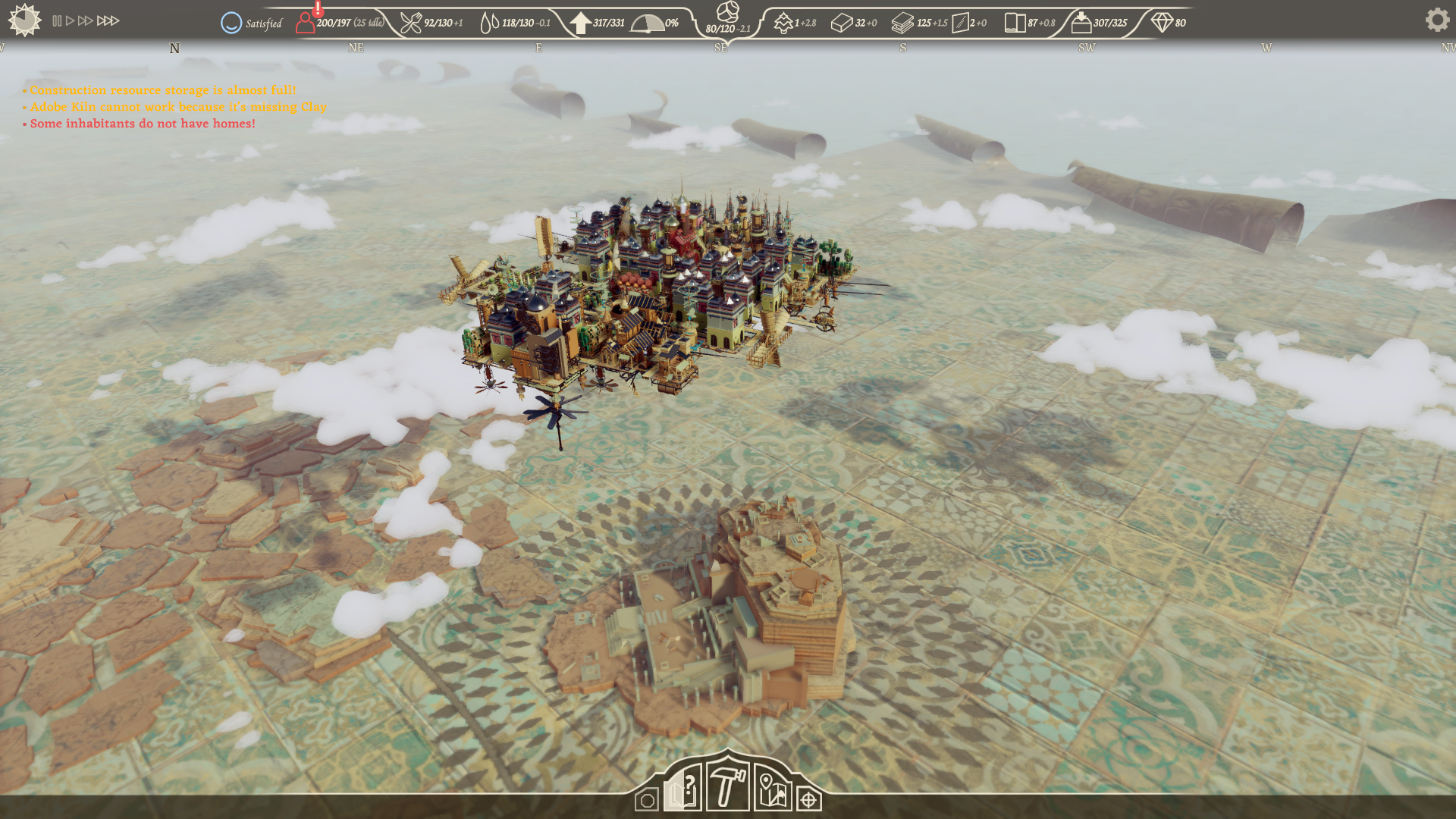Screen dimensions: 1456x819
Task: Click the crosshair center-view button
Action: [x=809, y=800]
